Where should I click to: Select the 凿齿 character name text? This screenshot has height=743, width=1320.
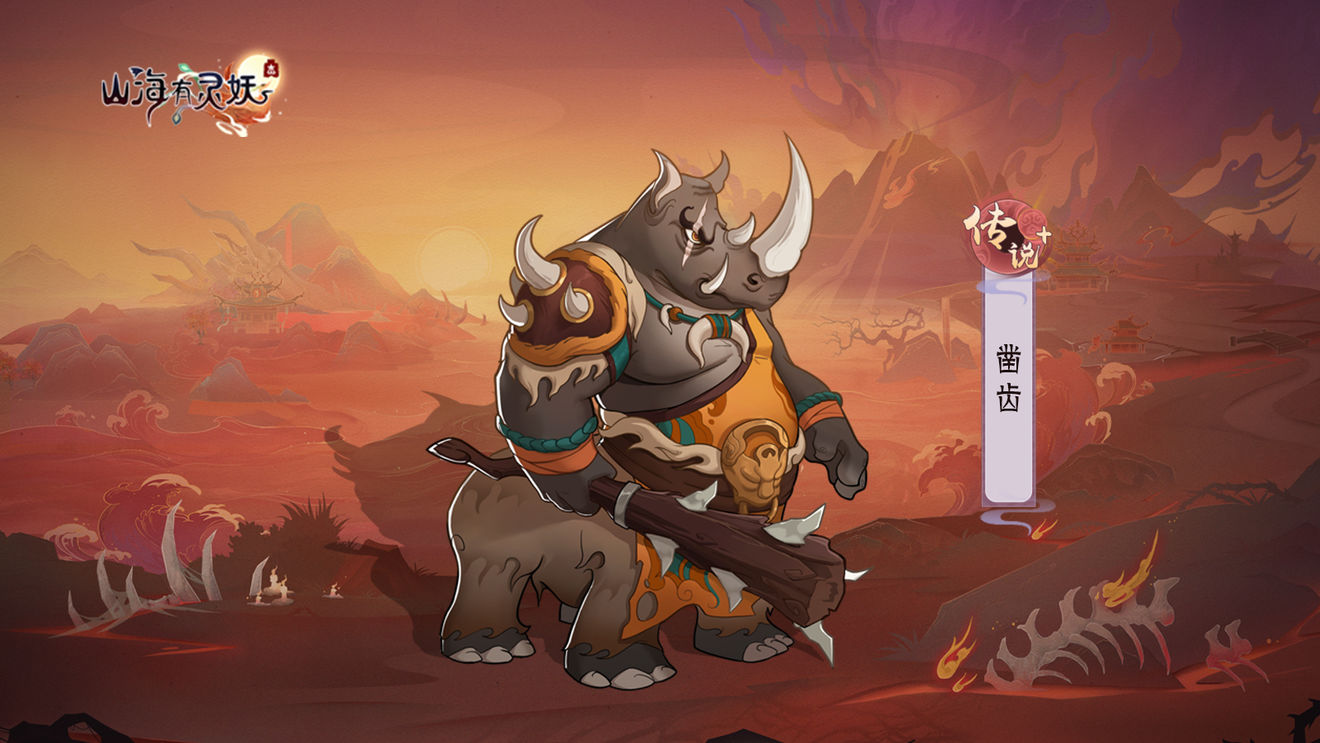click(x=1008, y=373)
